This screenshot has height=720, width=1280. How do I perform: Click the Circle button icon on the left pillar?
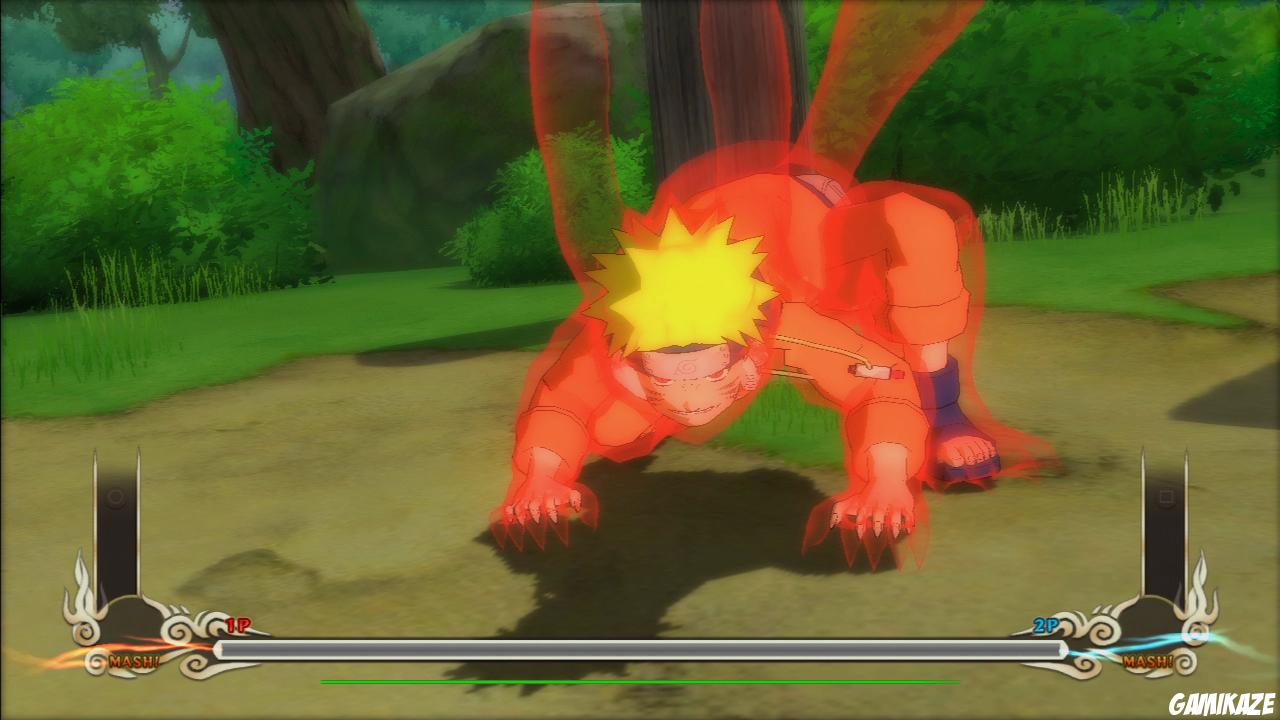pyautogui.click(x=114, y=496)
